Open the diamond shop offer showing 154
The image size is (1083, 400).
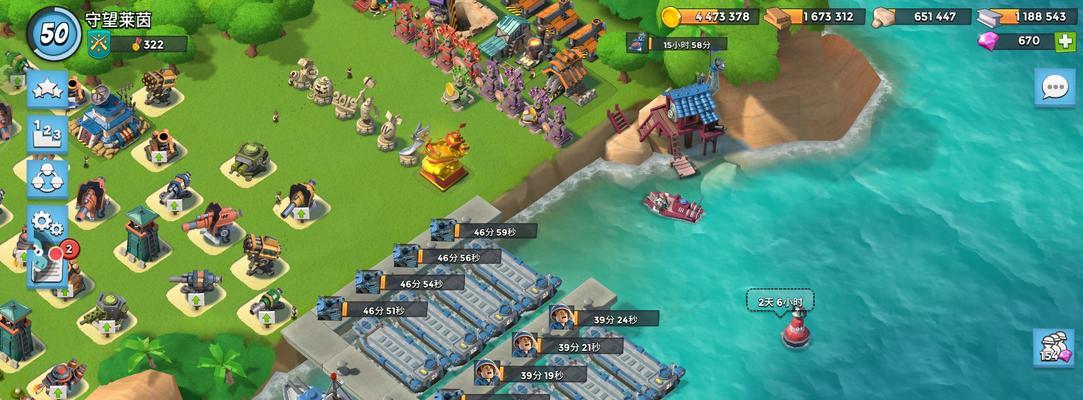[1054, 347]
